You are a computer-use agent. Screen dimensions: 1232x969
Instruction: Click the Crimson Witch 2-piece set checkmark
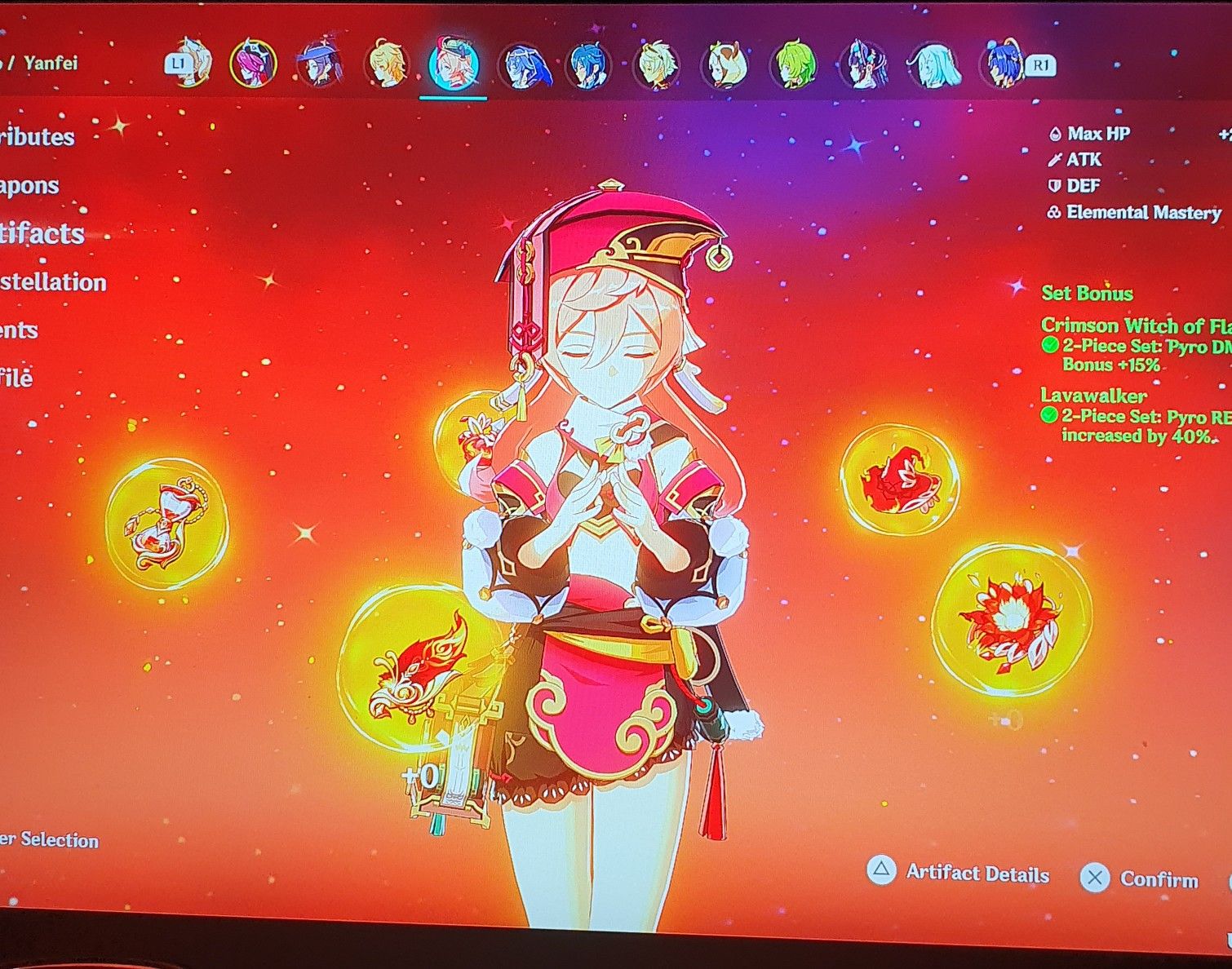(1053, 346)
